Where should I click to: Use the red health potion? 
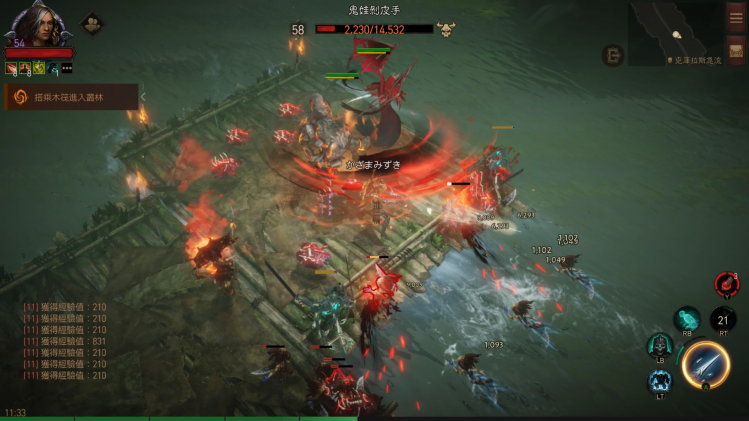click(726, 285)
